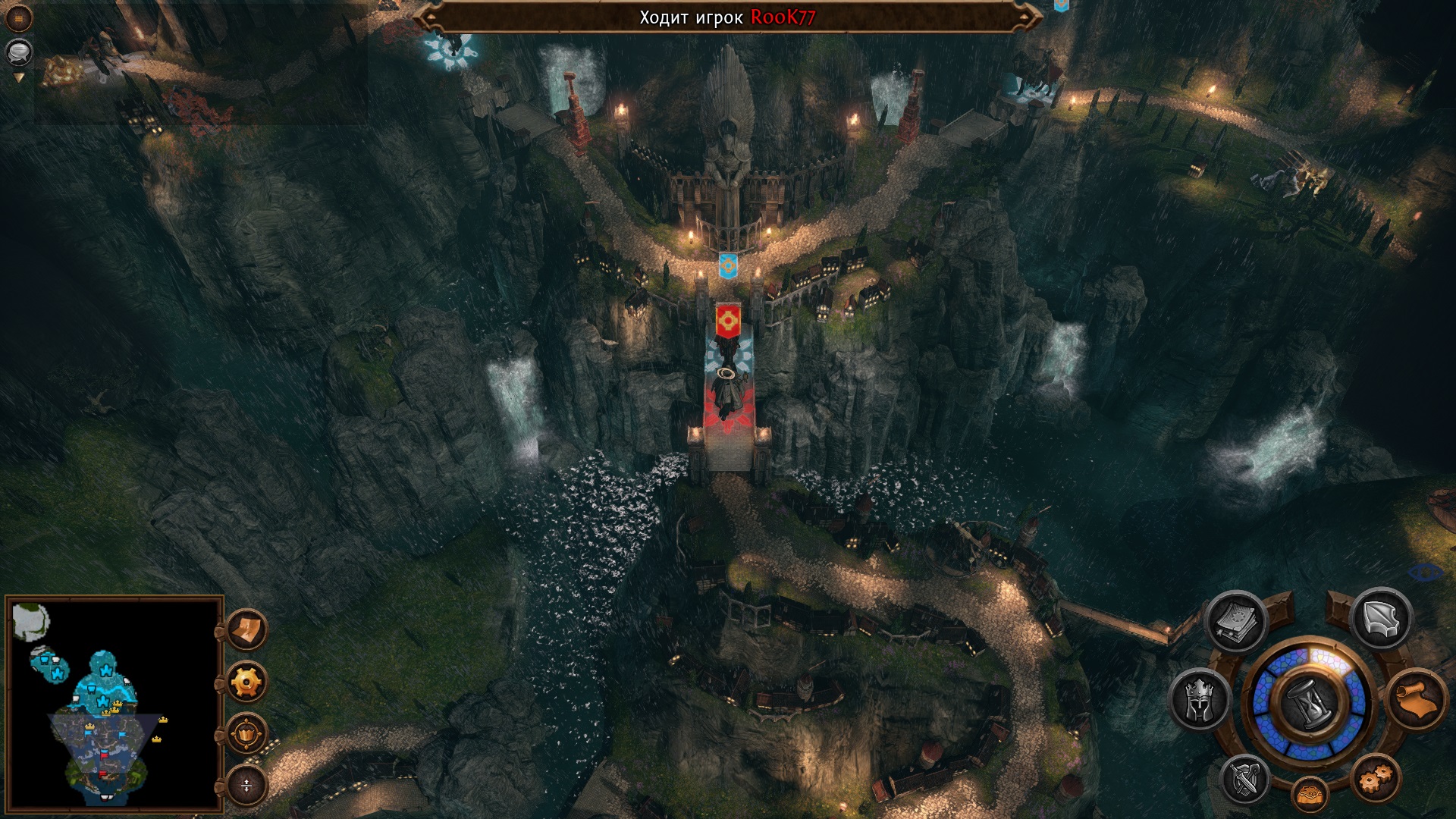Open the main menu hamburger button
This screenshot has width=1456, height=819.
pyautogui.click(x=18, y=18)
